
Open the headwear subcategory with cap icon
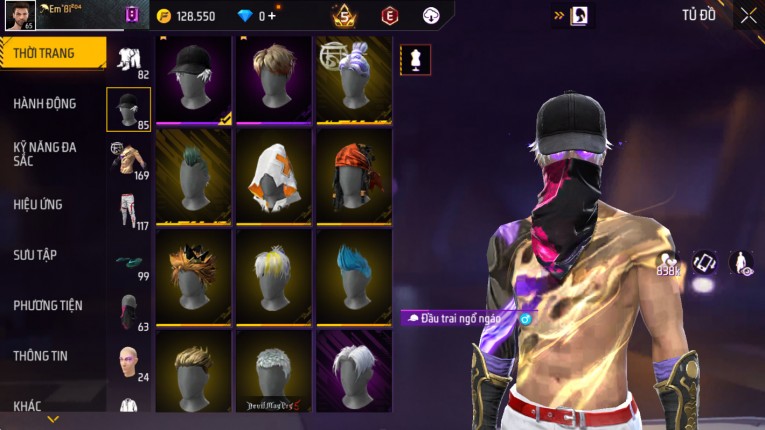pyautogui.click(x=128, y=109)
